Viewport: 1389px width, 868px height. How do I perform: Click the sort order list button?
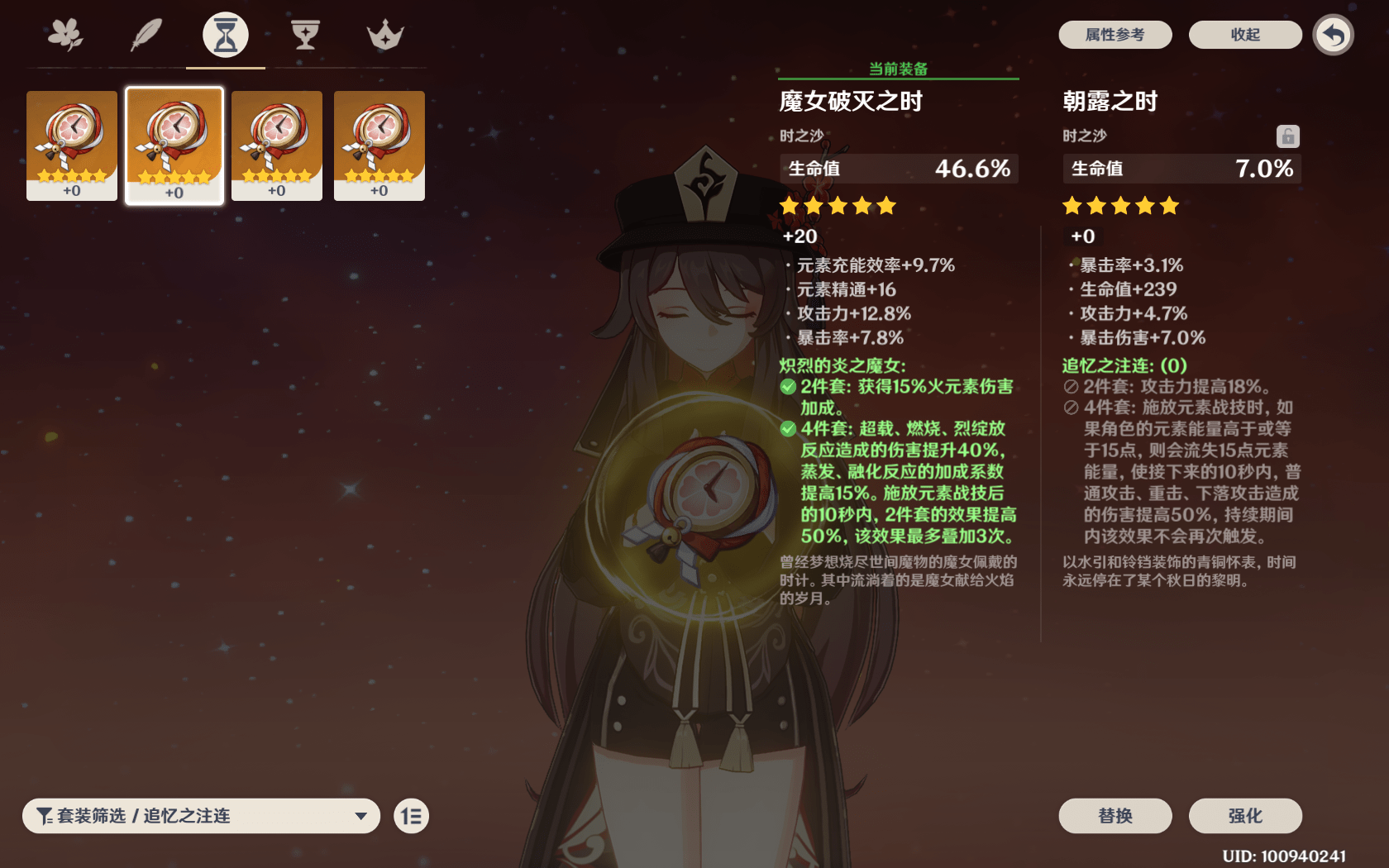[411, 816]
